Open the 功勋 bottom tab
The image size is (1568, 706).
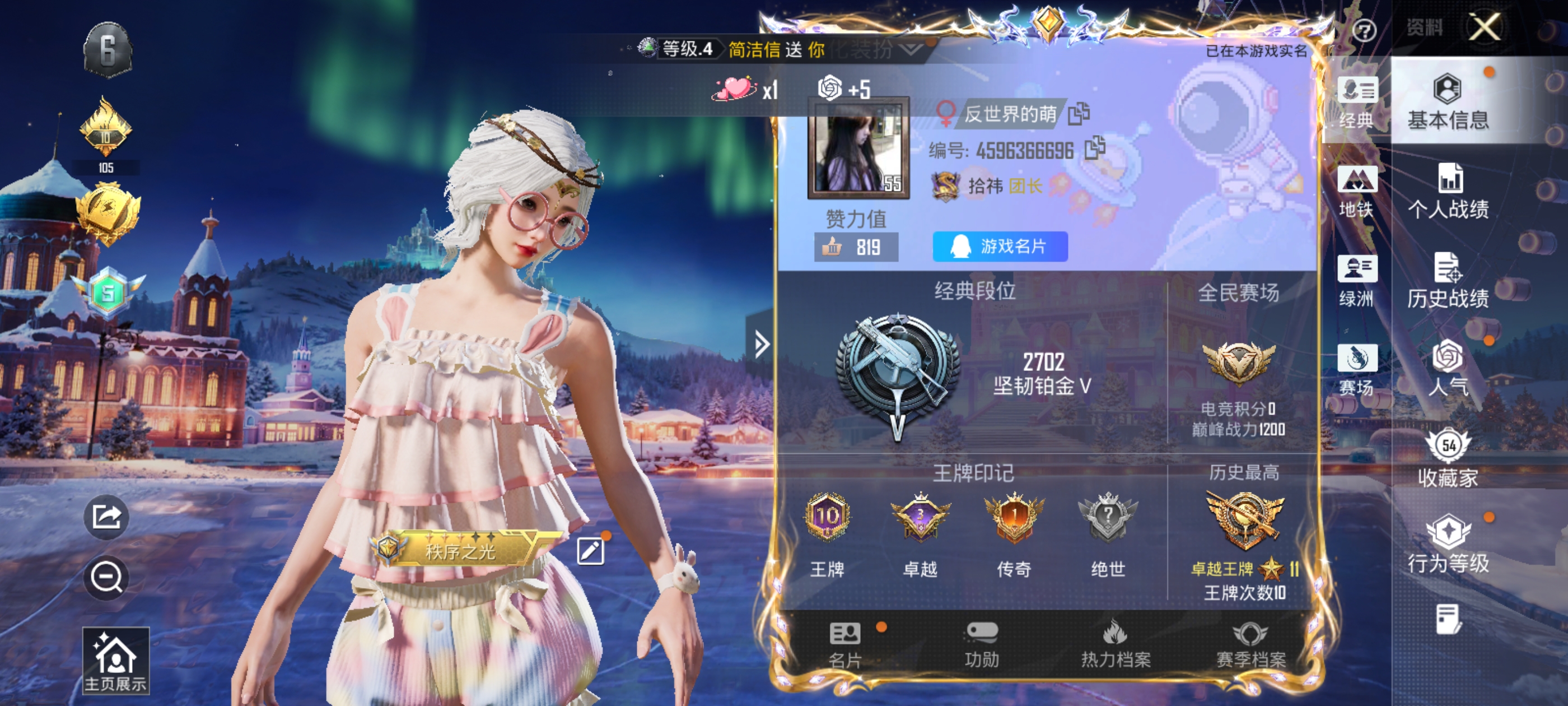coord(981,644)
